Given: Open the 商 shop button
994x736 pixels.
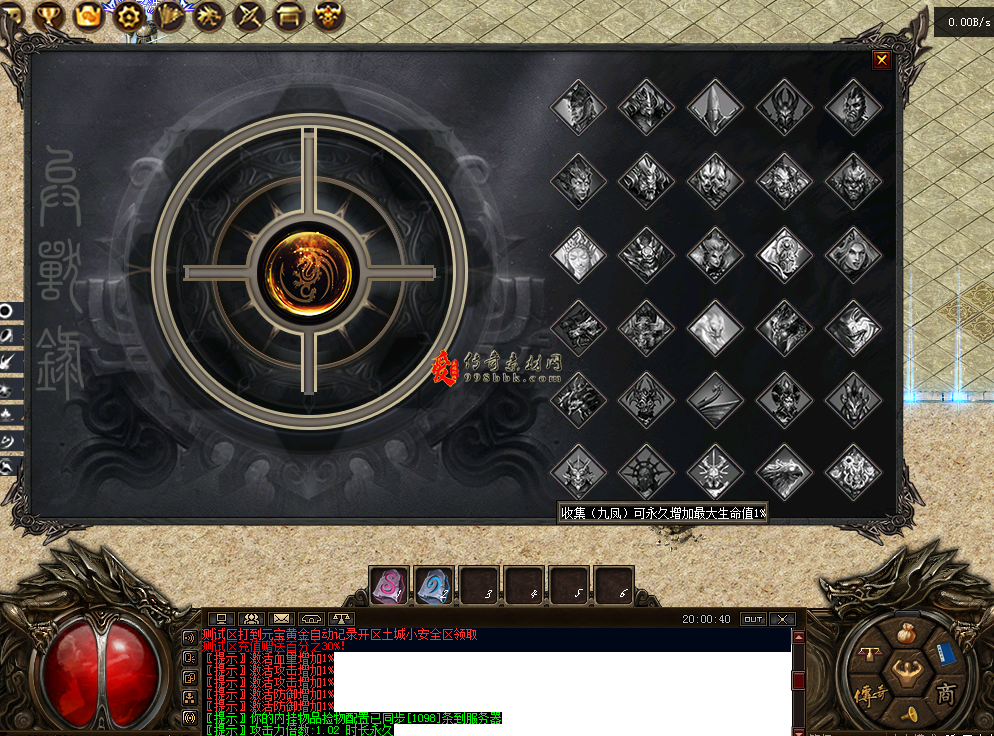Looking at the screenshot, I should point(945,693).
